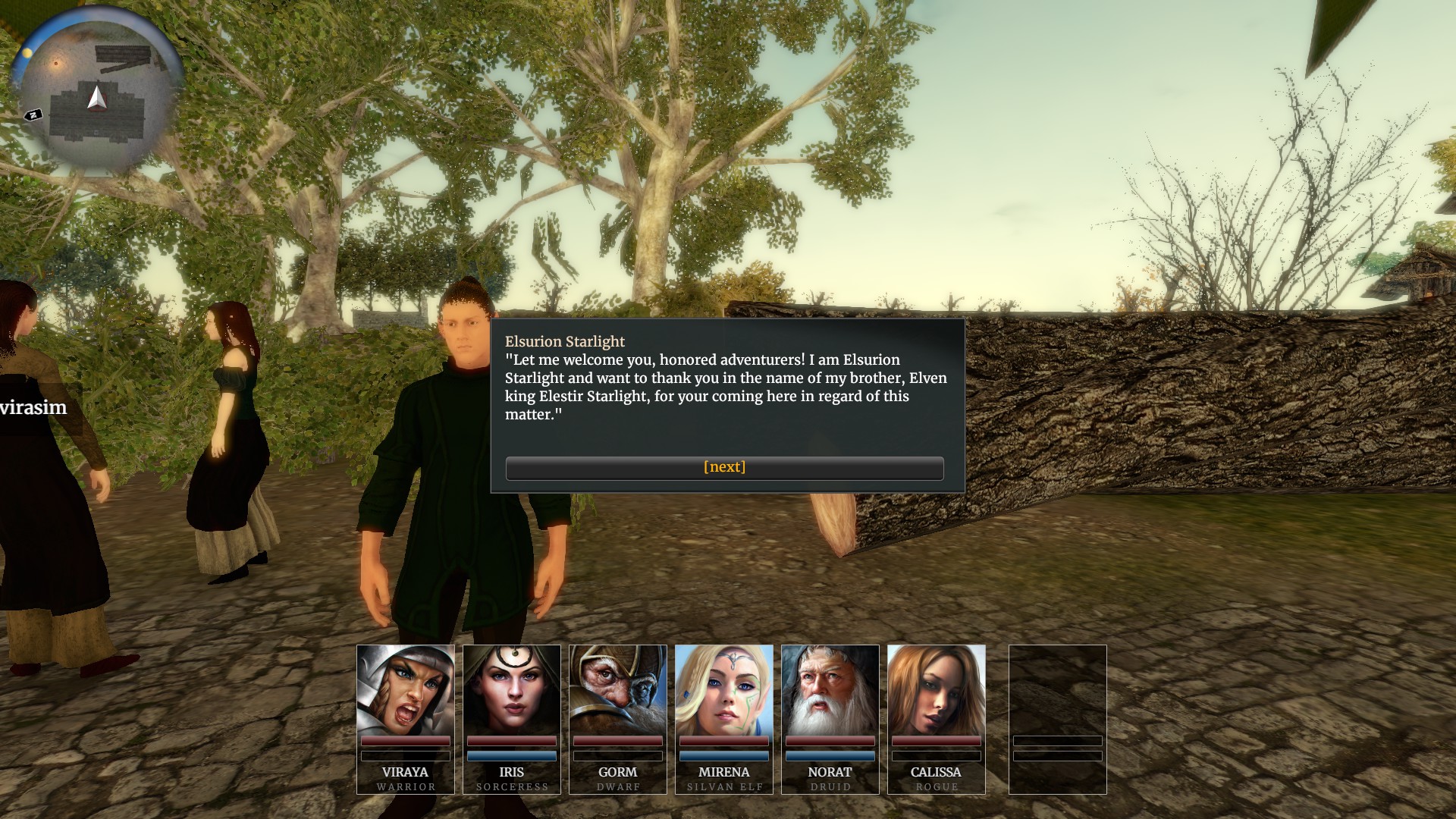Select Viraya the Warrior portrait

pyautogui.click(x=406, y=690)
